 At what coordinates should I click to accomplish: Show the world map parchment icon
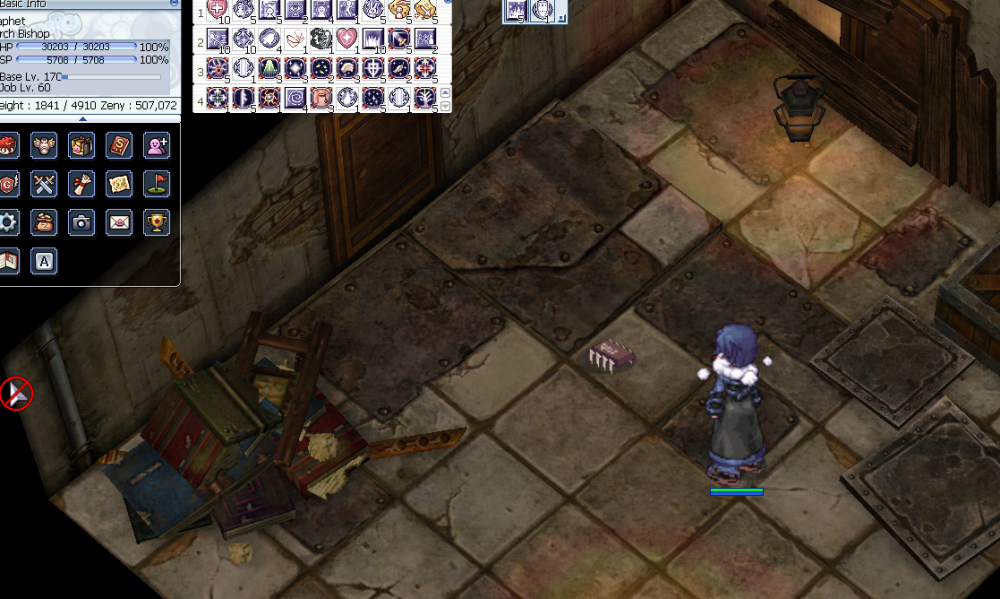(119, 184)
